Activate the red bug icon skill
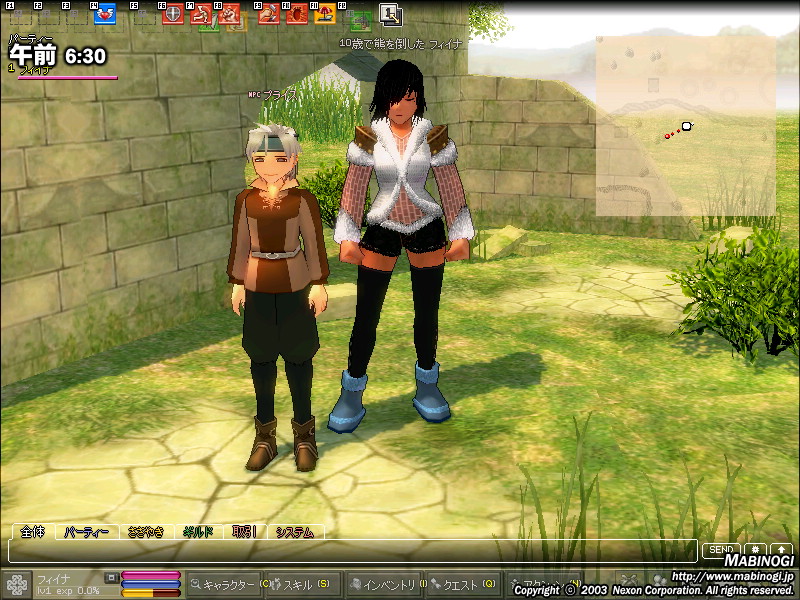The height and width of the screenshot is (600, 800). point(297,14)
